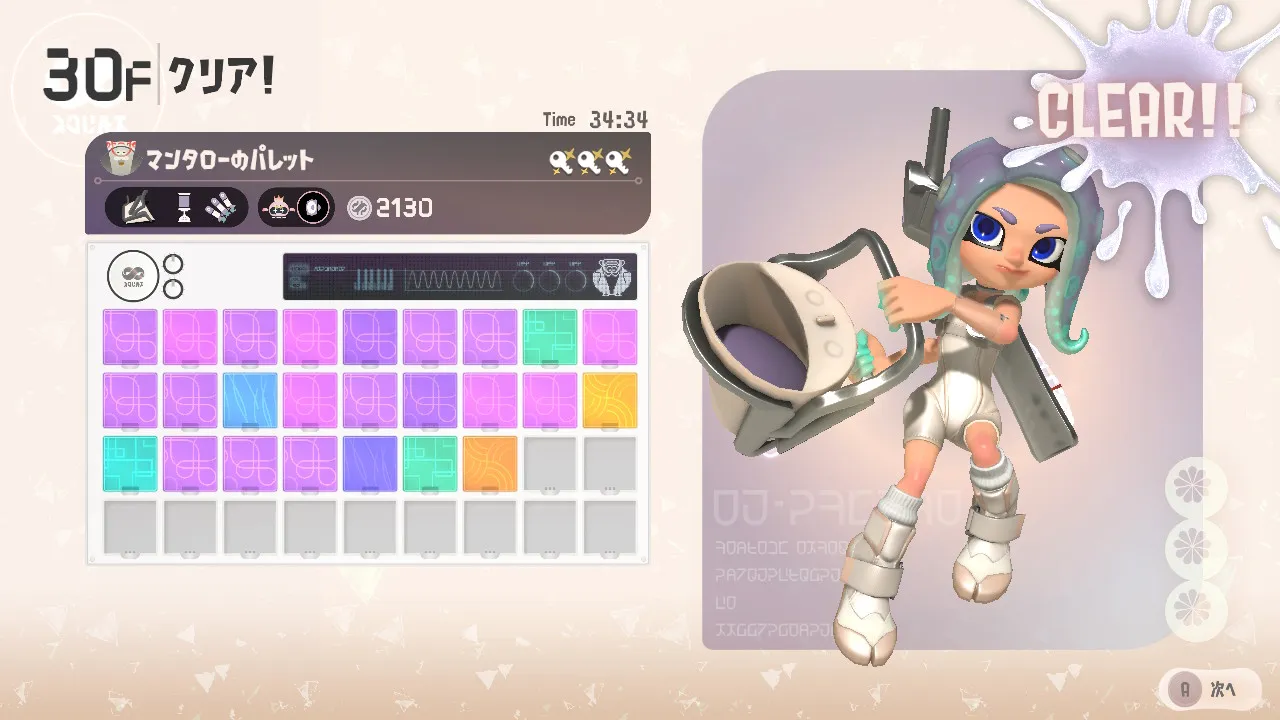The image size is (1280, 720).
Task: Select the orange color chip
Action: pyautogui.click(x=490, y=464)
